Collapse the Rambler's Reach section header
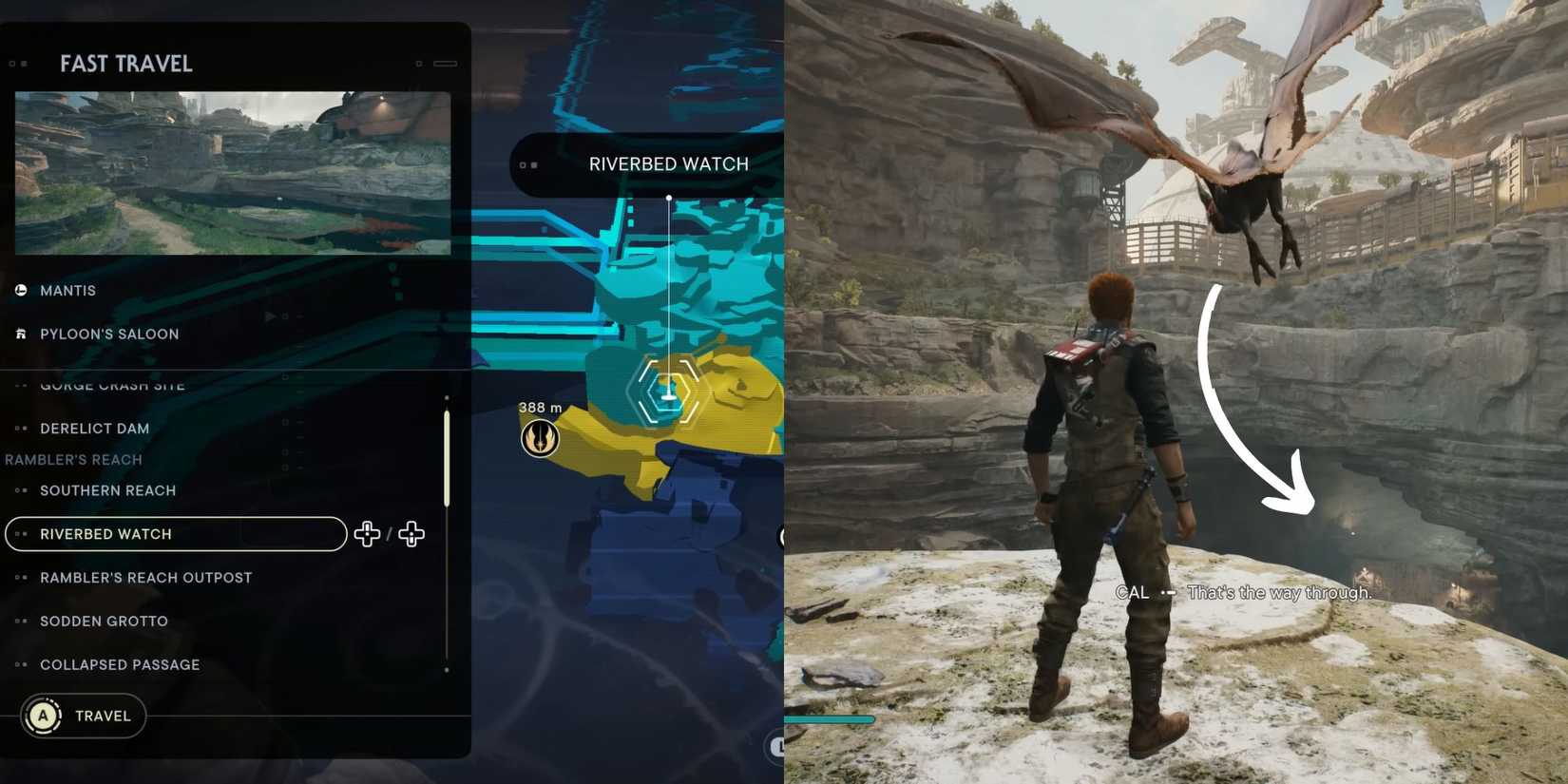 [73, 459]
